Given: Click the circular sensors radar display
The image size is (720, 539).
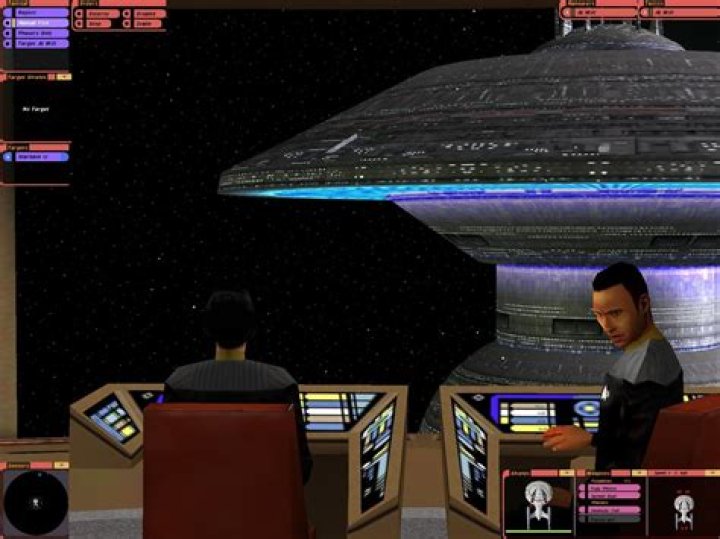Looking at the screenshot, I should pos(34,502).
